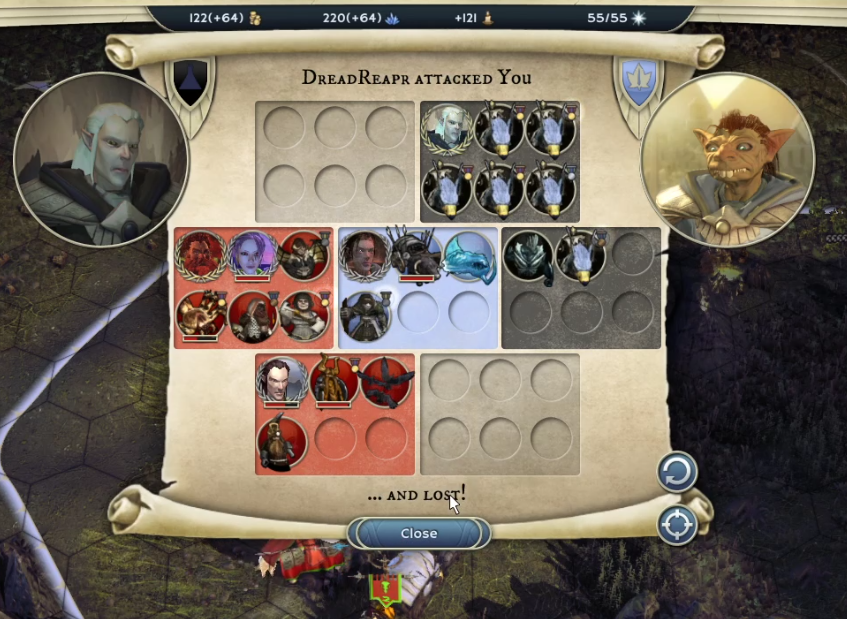Select the purple-haired hero unit
Viewport: 847px width, 619px height.
point(252,256)
